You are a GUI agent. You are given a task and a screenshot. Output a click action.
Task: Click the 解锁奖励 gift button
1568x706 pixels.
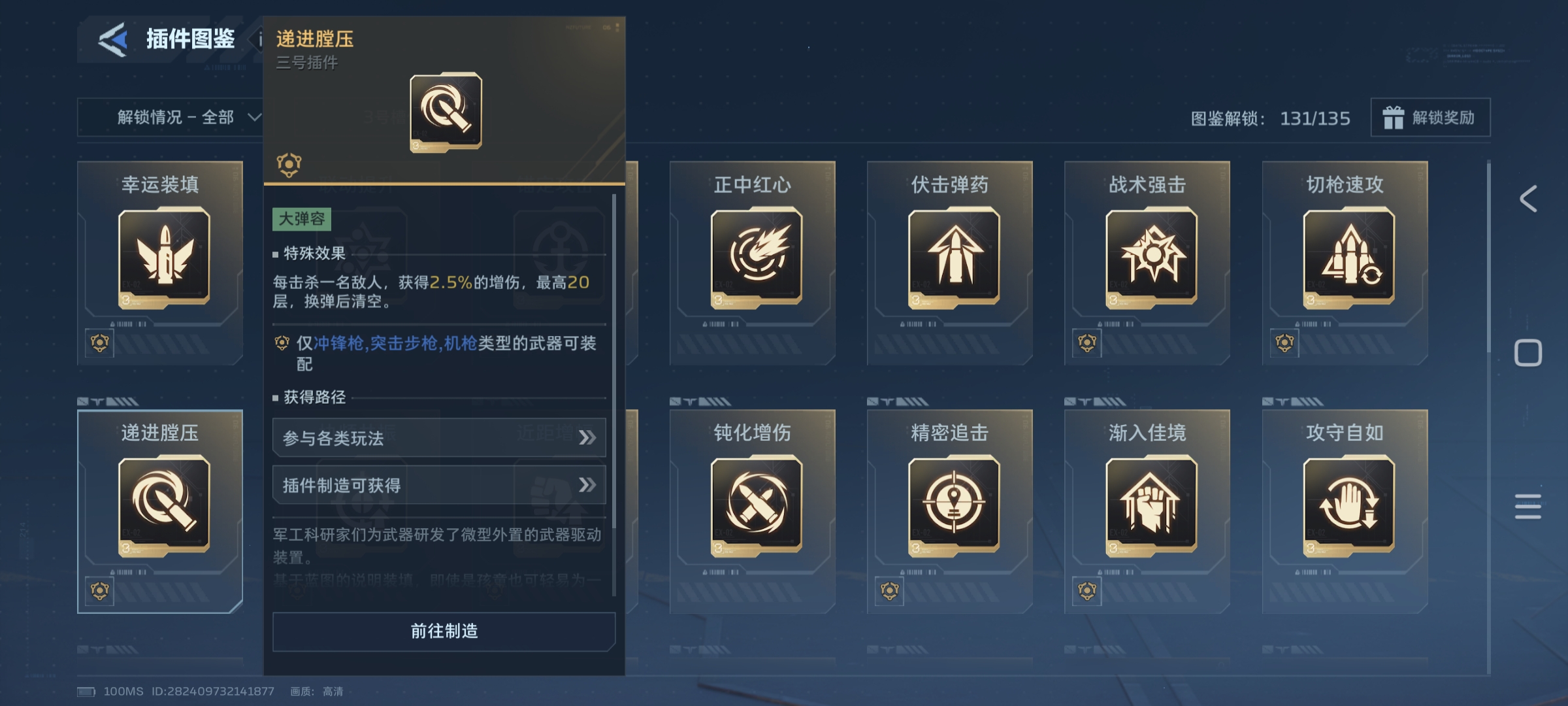[1430, 118]
